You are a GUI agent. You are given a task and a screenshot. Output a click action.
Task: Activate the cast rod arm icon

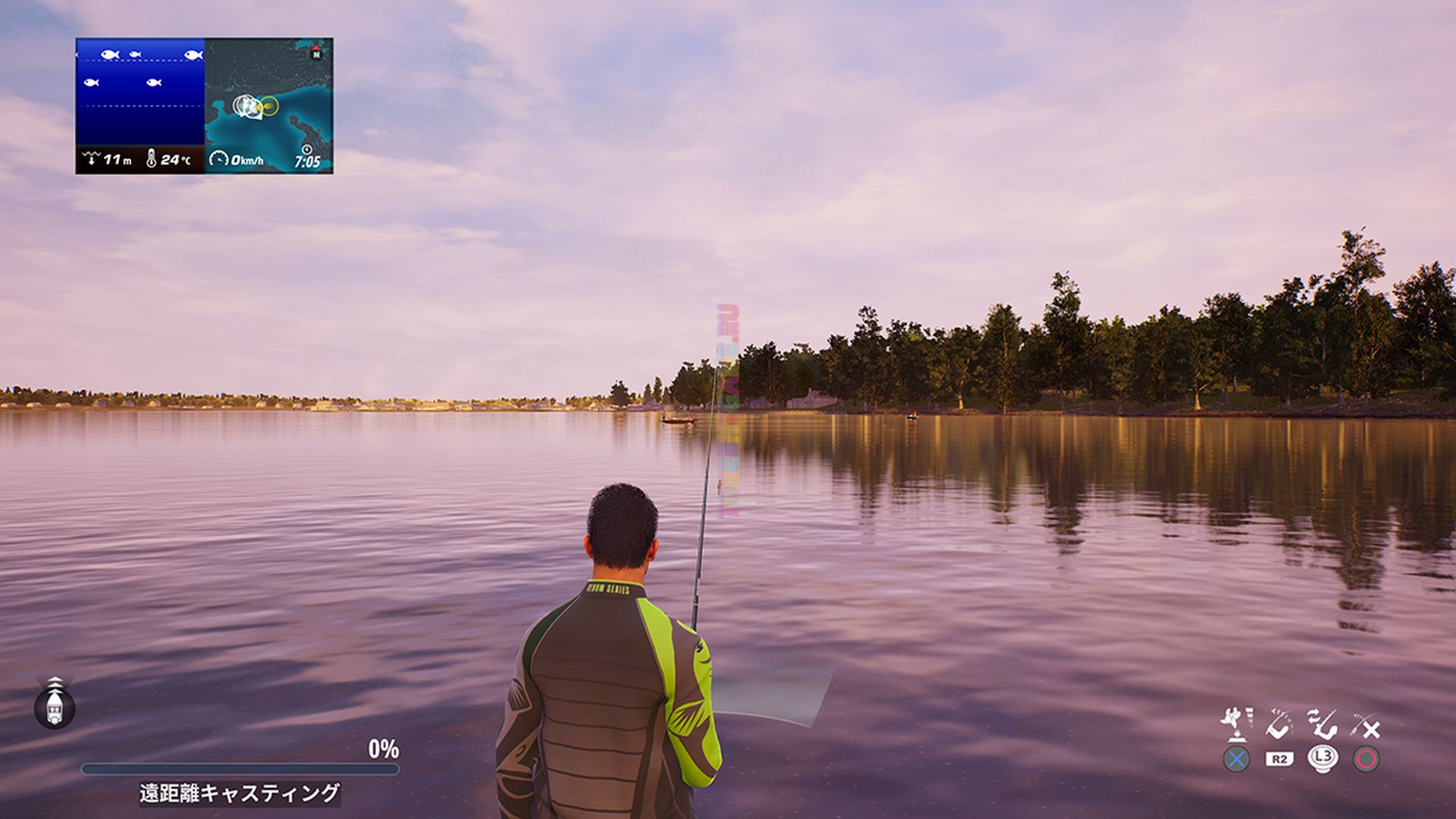pos(1279,724)
